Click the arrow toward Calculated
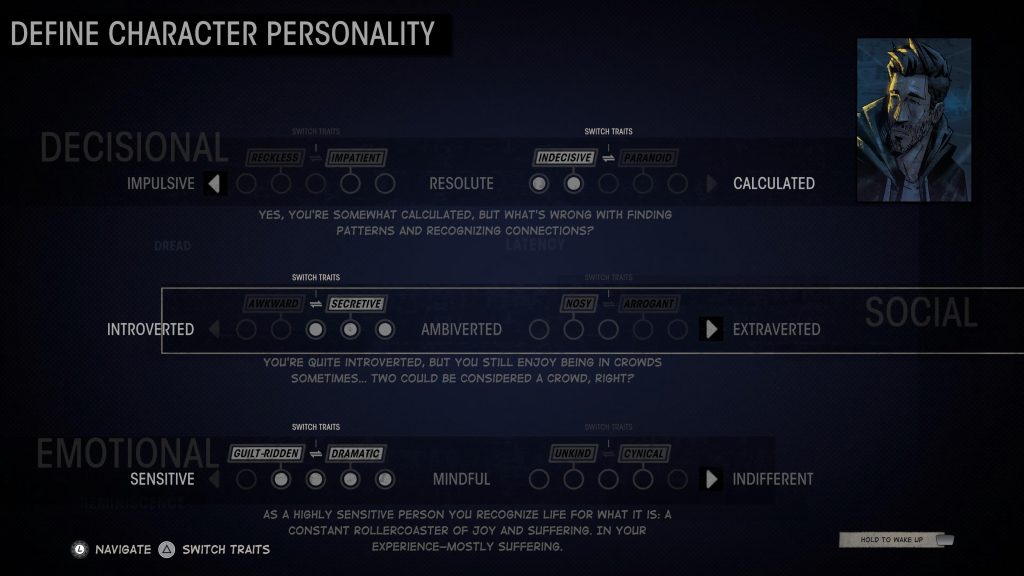This screenshot has width=1024, height=576. [711, 184]
